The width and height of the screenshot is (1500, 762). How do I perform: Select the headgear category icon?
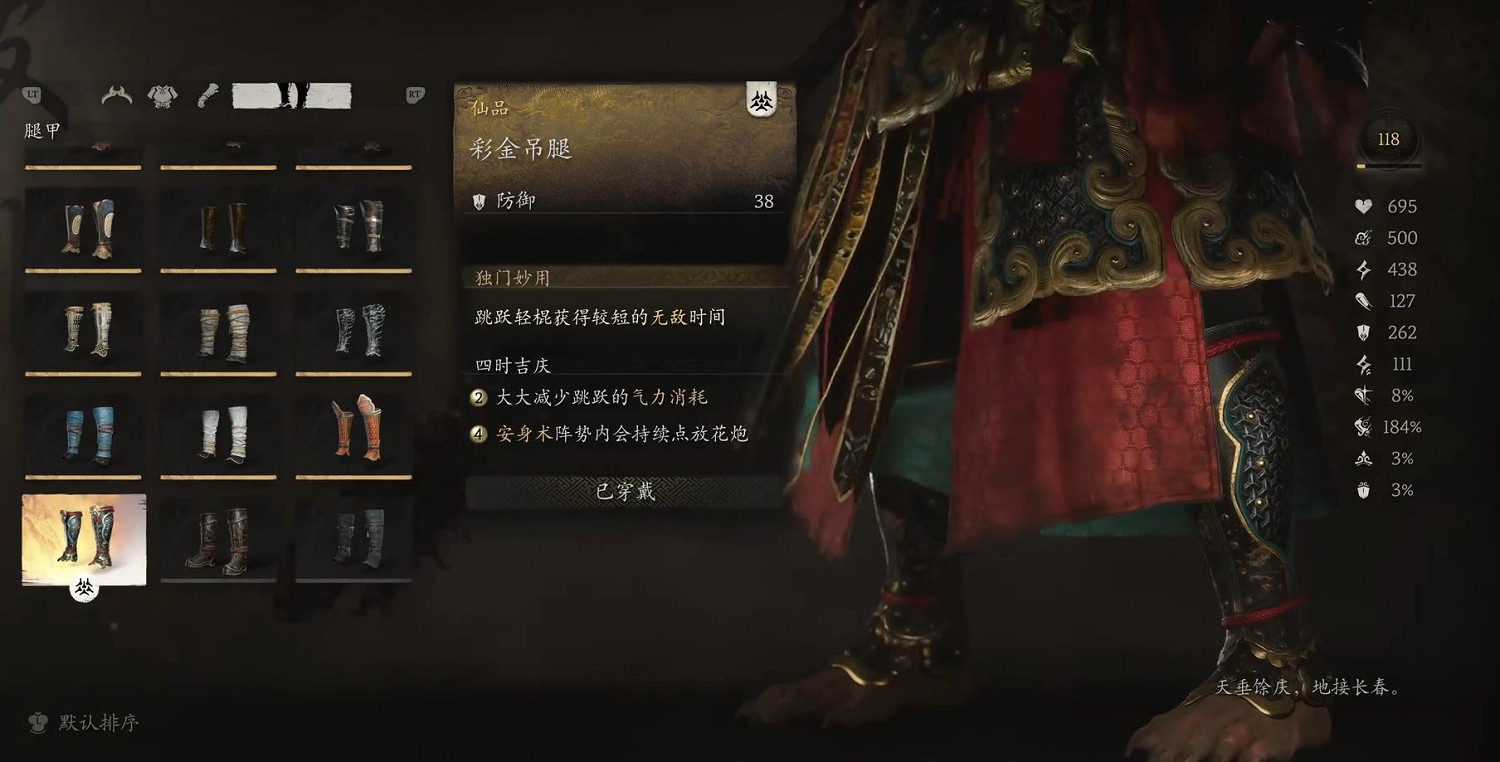pyautogui.click(x=116, y=96)
